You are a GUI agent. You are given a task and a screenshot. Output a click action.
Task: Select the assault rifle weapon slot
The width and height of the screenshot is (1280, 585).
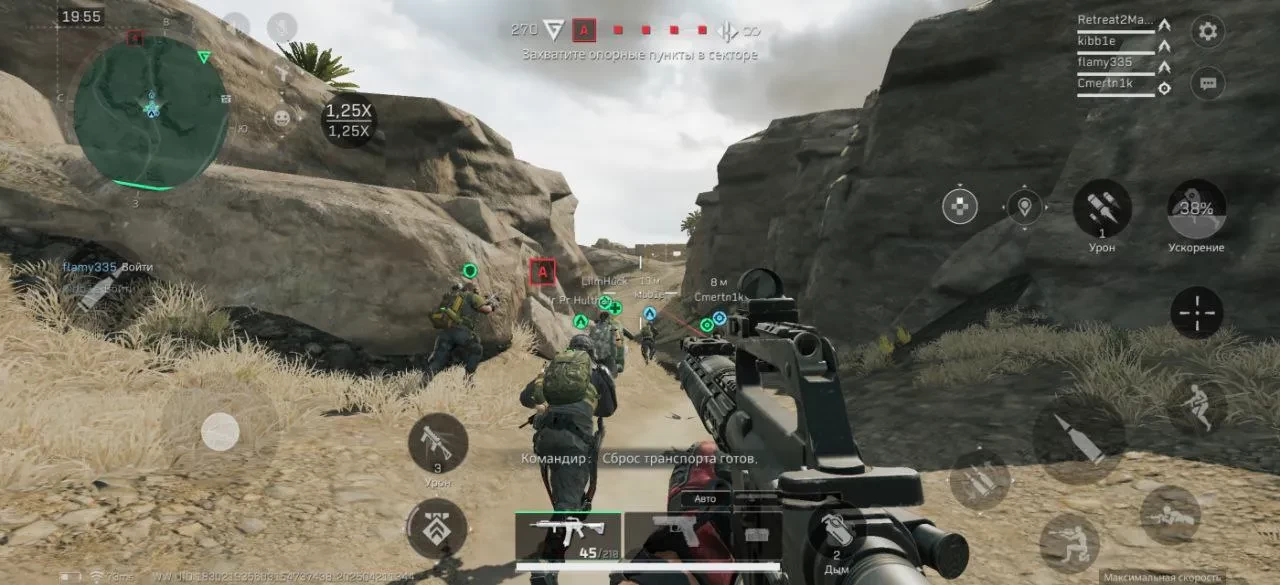pyautogui.click(x=568, y=535)
